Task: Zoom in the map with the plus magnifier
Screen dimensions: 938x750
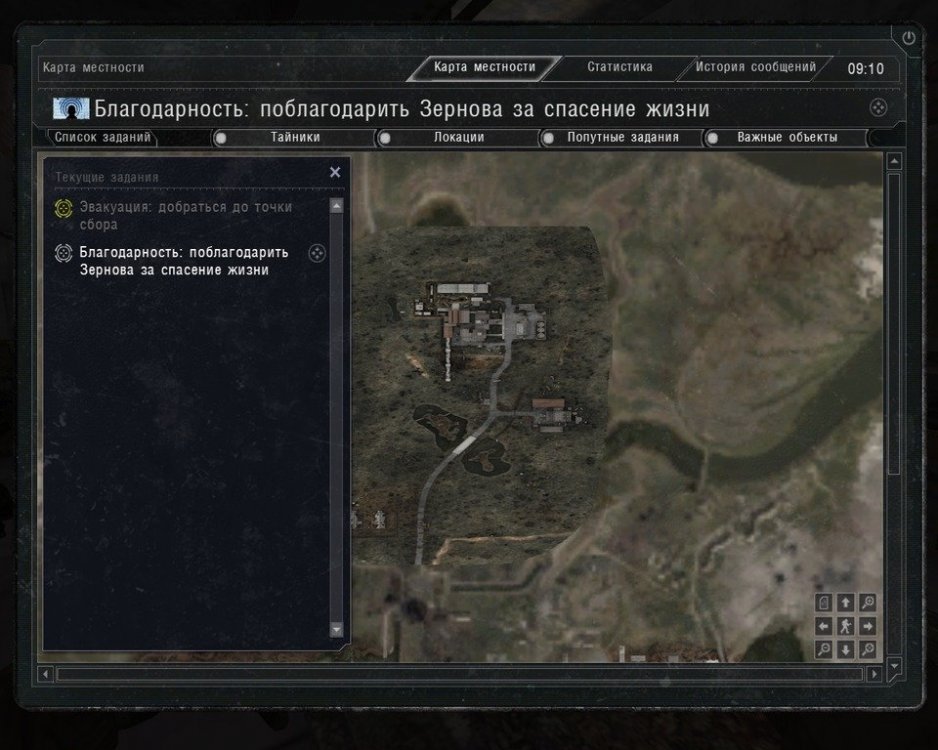Action: (x=868, y=602)
